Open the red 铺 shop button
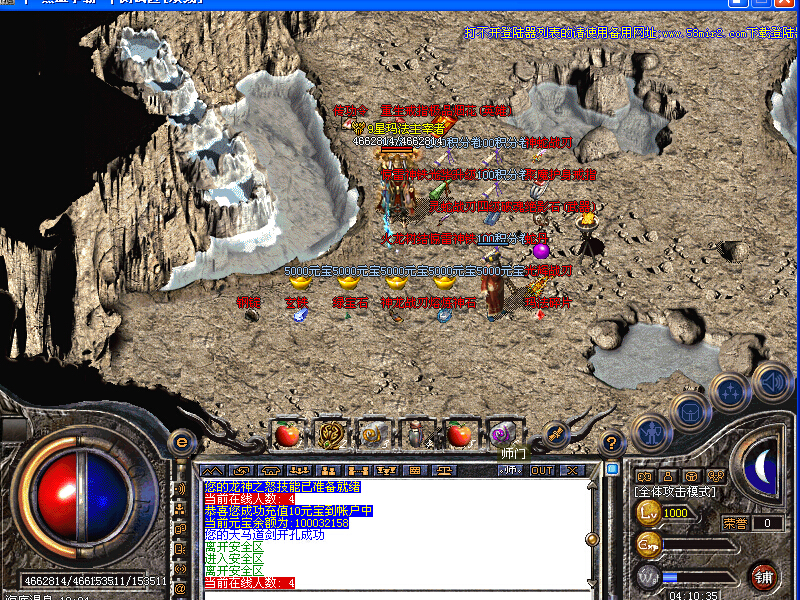This screenshot has height=600, width=800. coord(764,577)
